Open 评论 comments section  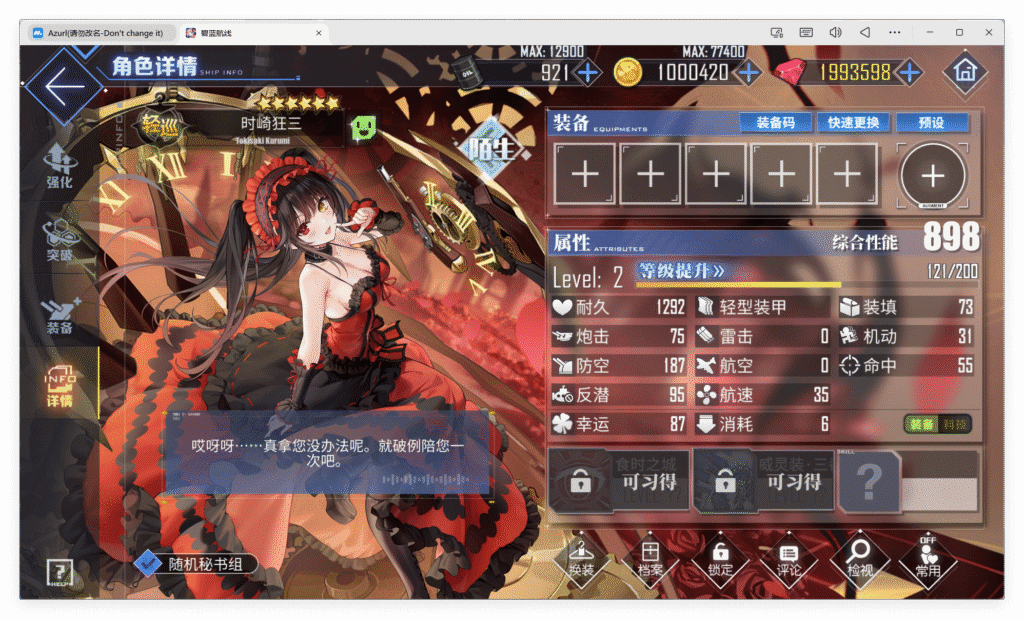(x=789, y=560)
